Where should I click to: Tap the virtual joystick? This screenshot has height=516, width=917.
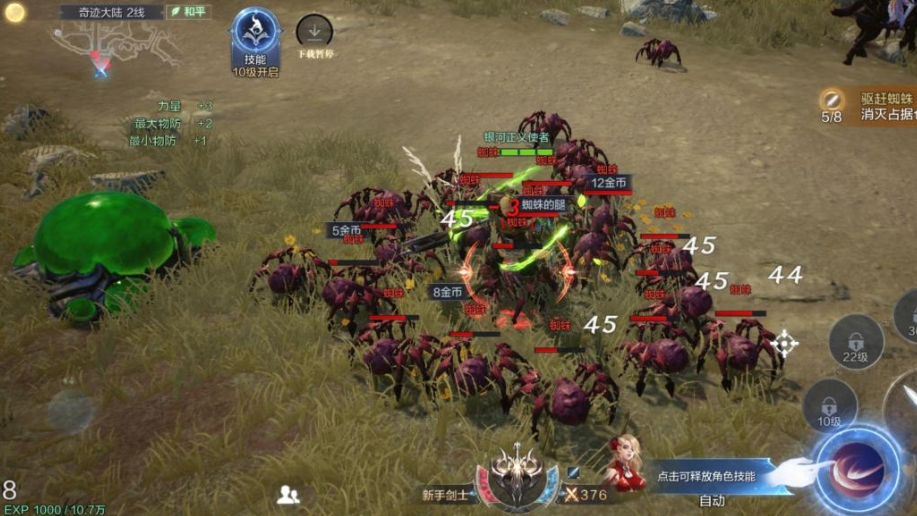(70, 410)
